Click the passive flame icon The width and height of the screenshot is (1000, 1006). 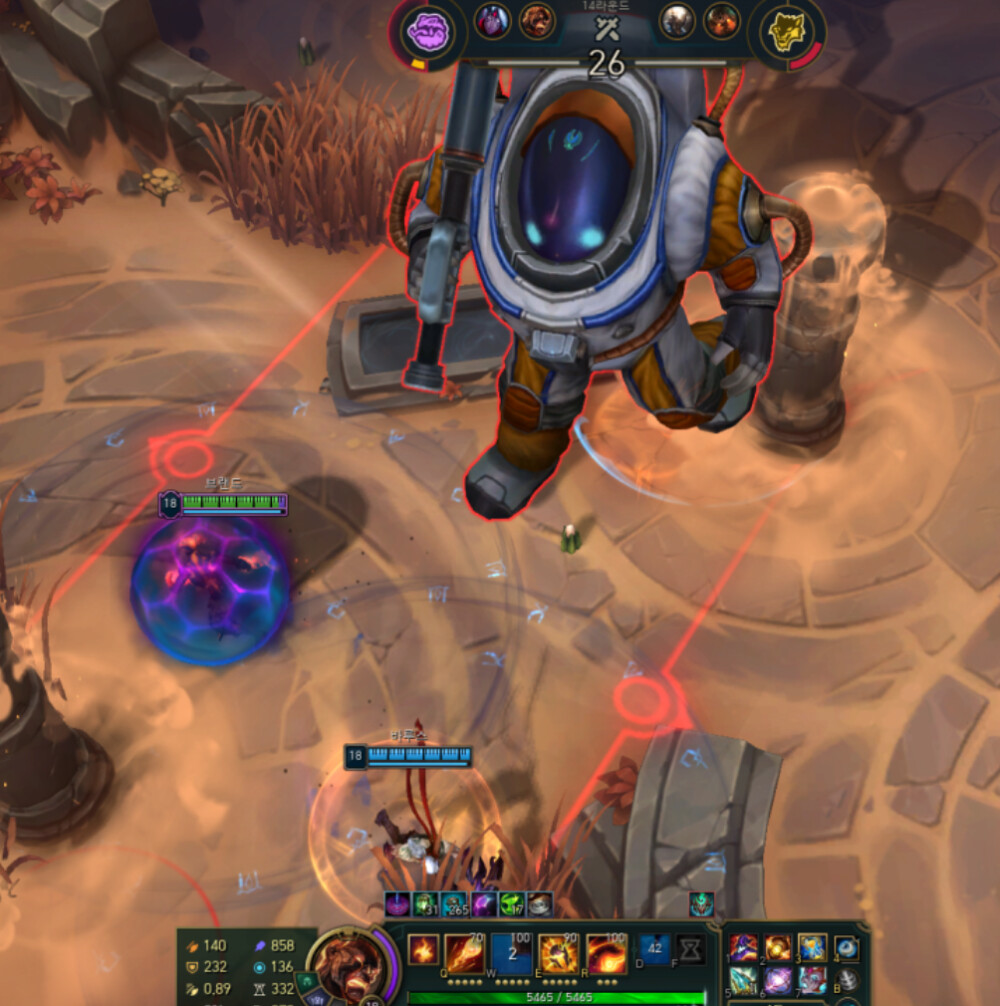[423, 950]
